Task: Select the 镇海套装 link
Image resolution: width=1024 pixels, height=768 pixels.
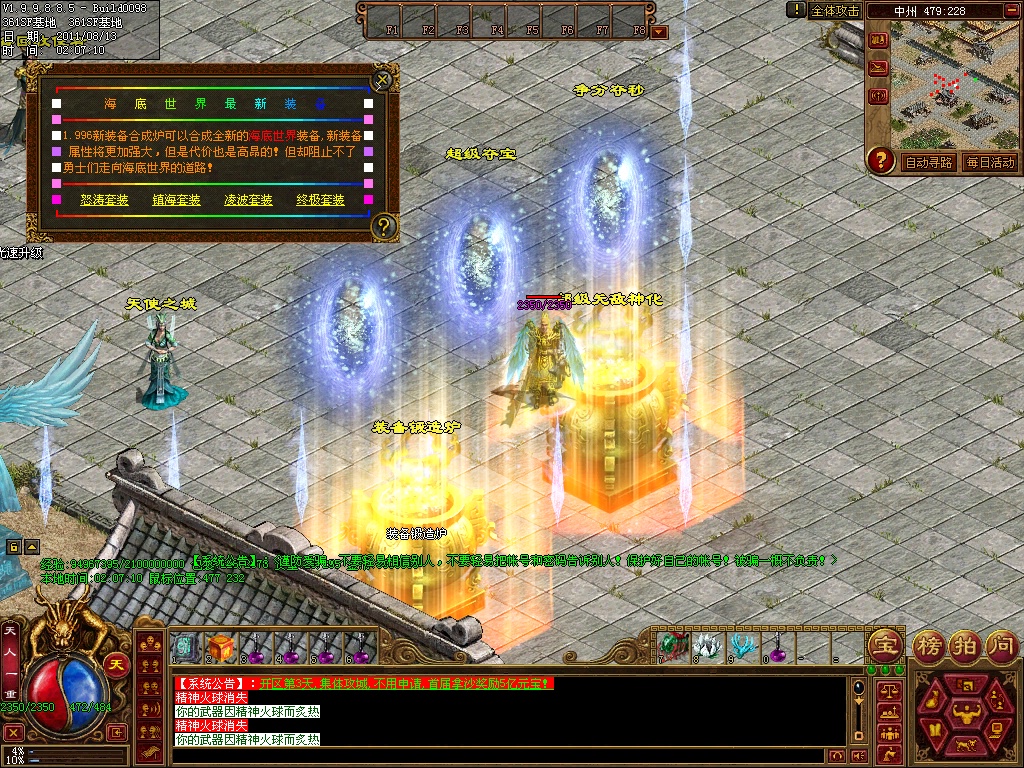Action: pos(177,200)
